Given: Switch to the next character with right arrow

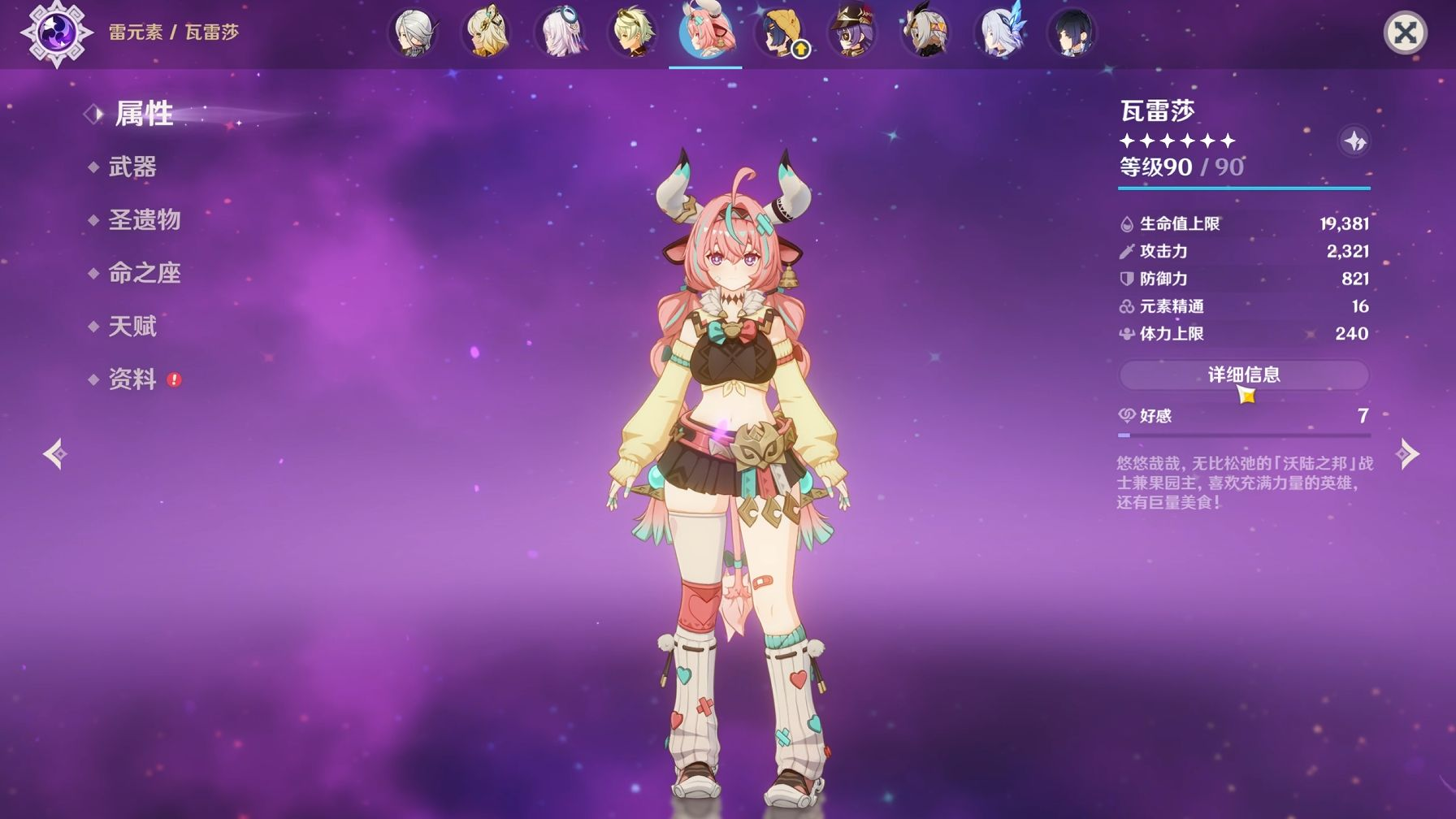Looking at the screenshot, I should coord(1407,453).
